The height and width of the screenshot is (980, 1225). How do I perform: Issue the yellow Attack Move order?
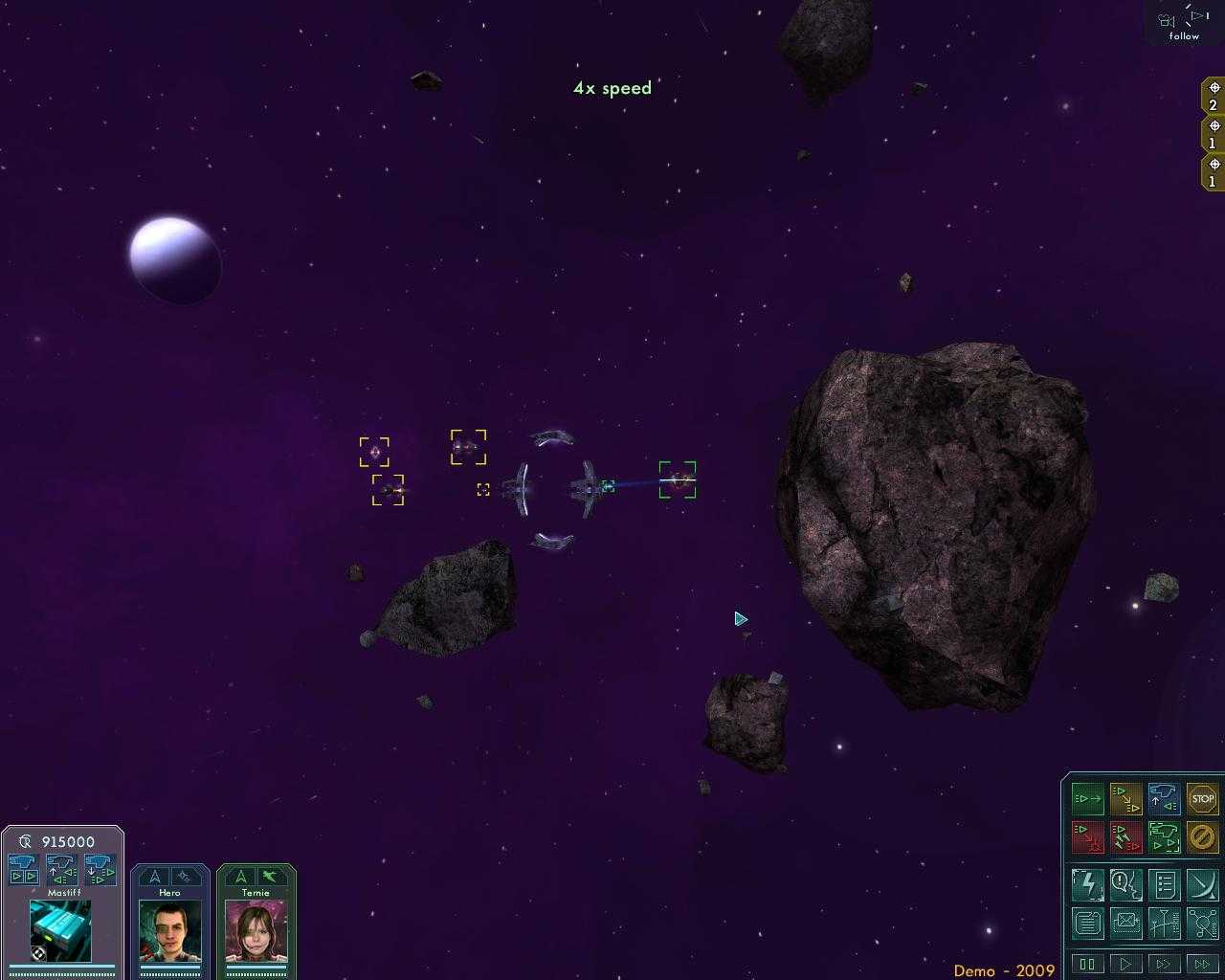[x=1125, y=798]
